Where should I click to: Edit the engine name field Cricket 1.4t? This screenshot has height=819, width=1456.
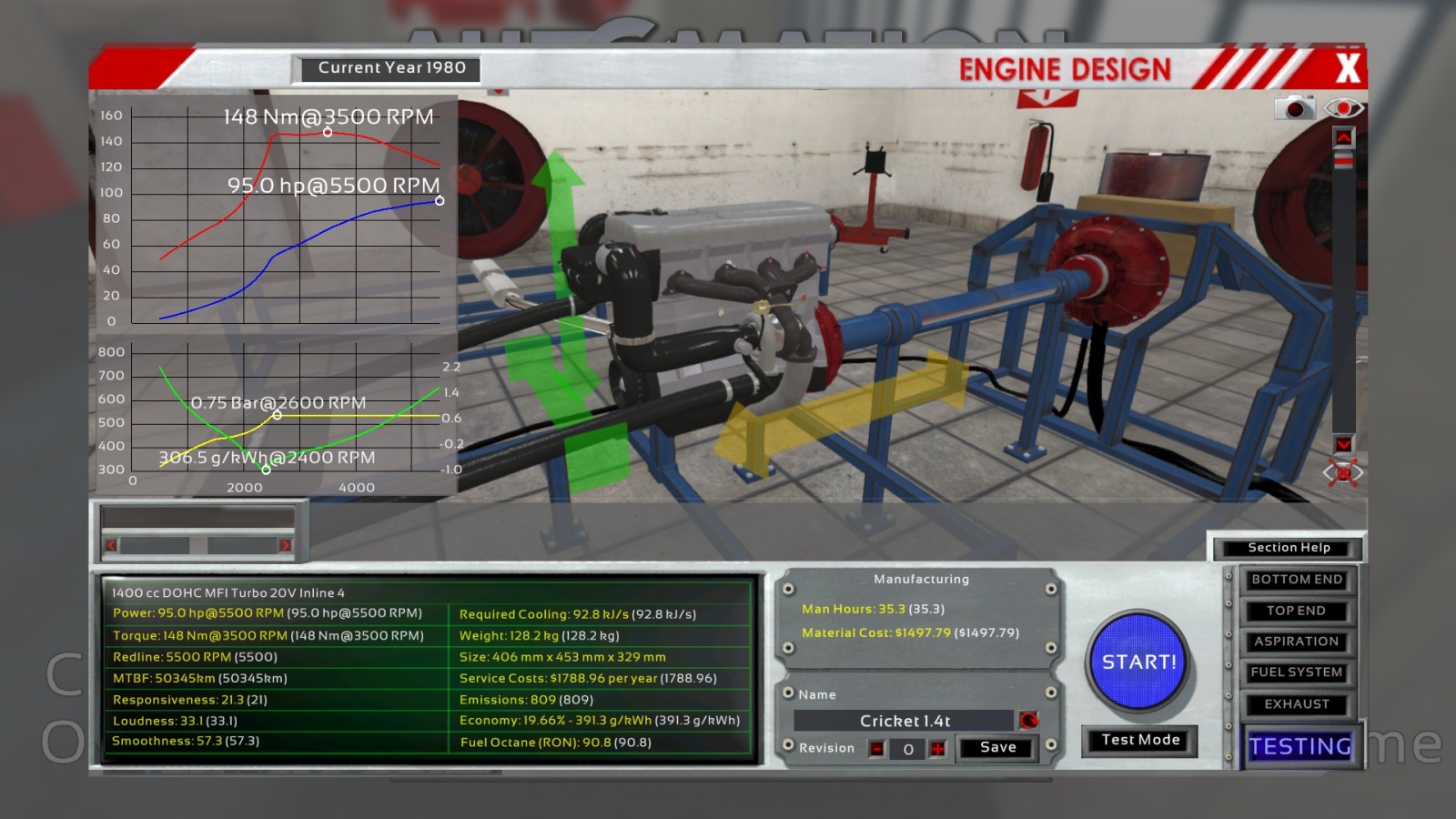[x=904, y=721]
